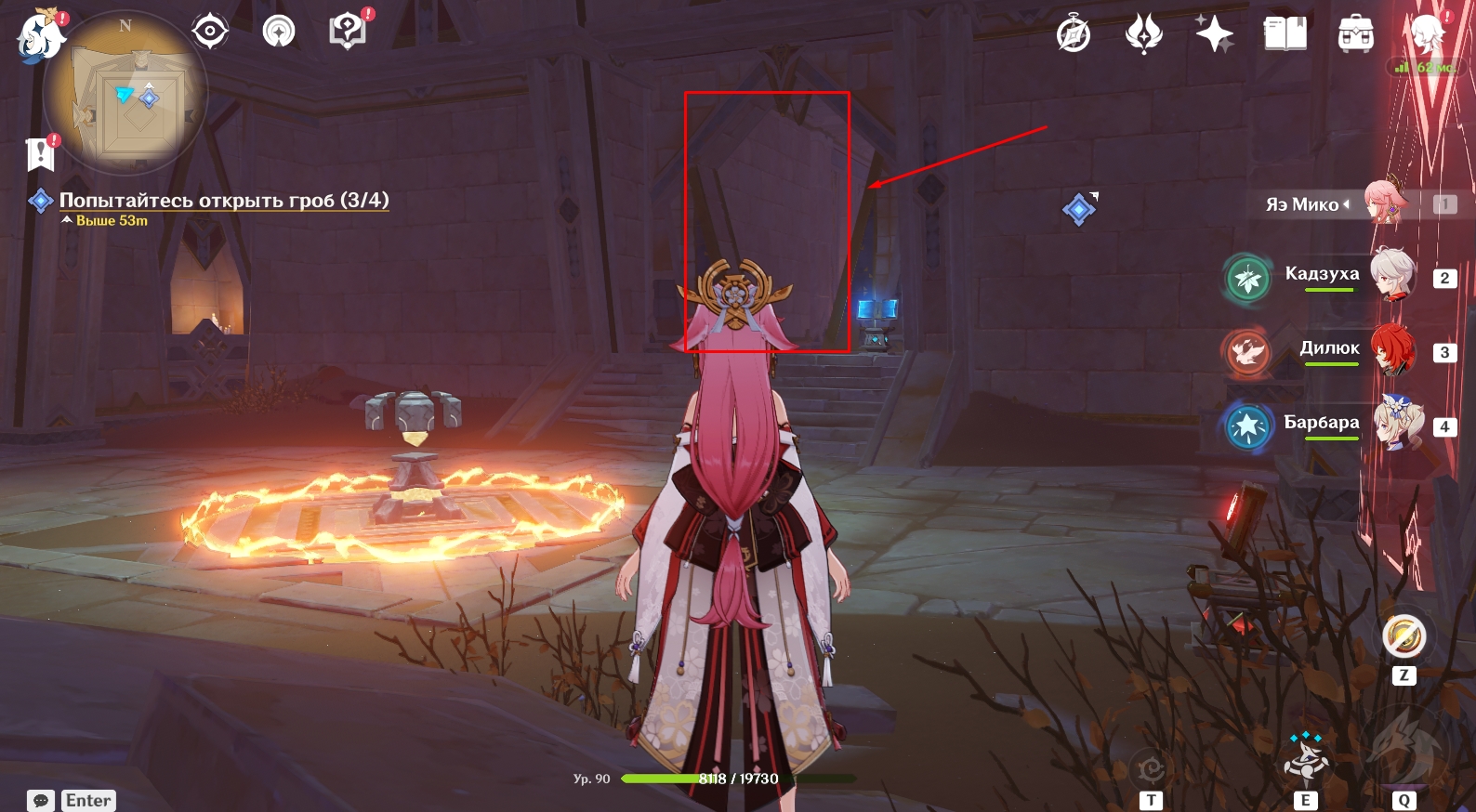
Task: Open the battle pass flame icon
Action: pos(1144,34)
